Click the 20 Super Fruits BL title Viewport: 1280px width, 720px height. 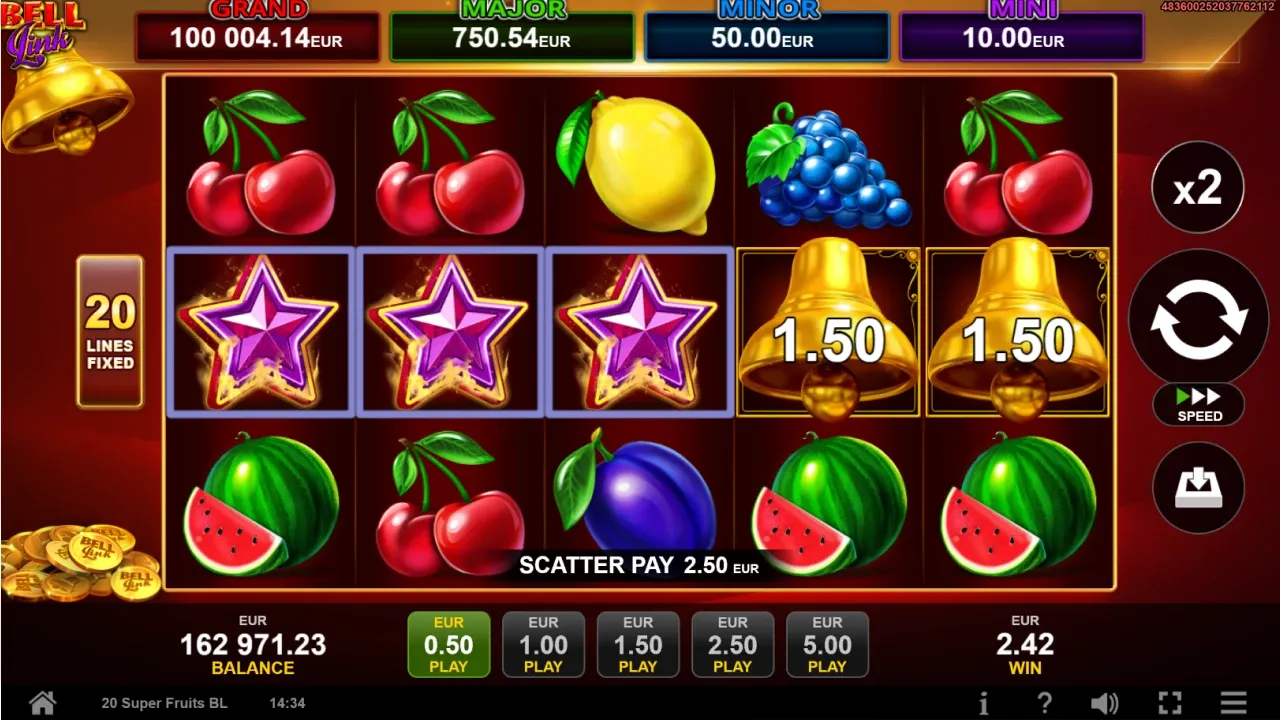point(163,703)
